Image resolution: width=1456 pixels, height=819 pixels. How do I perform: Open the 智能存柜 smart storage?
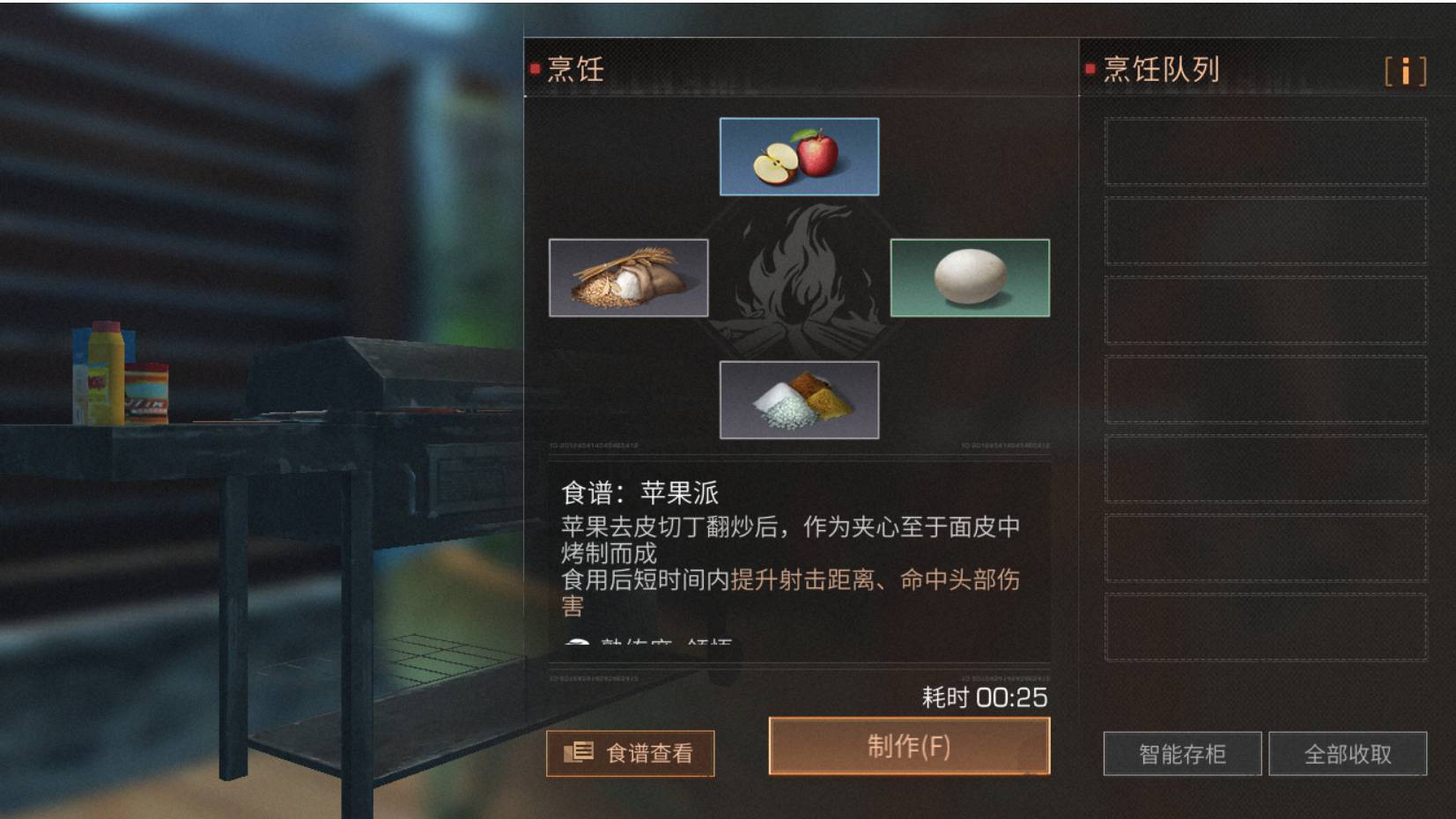pos(1185,753)
